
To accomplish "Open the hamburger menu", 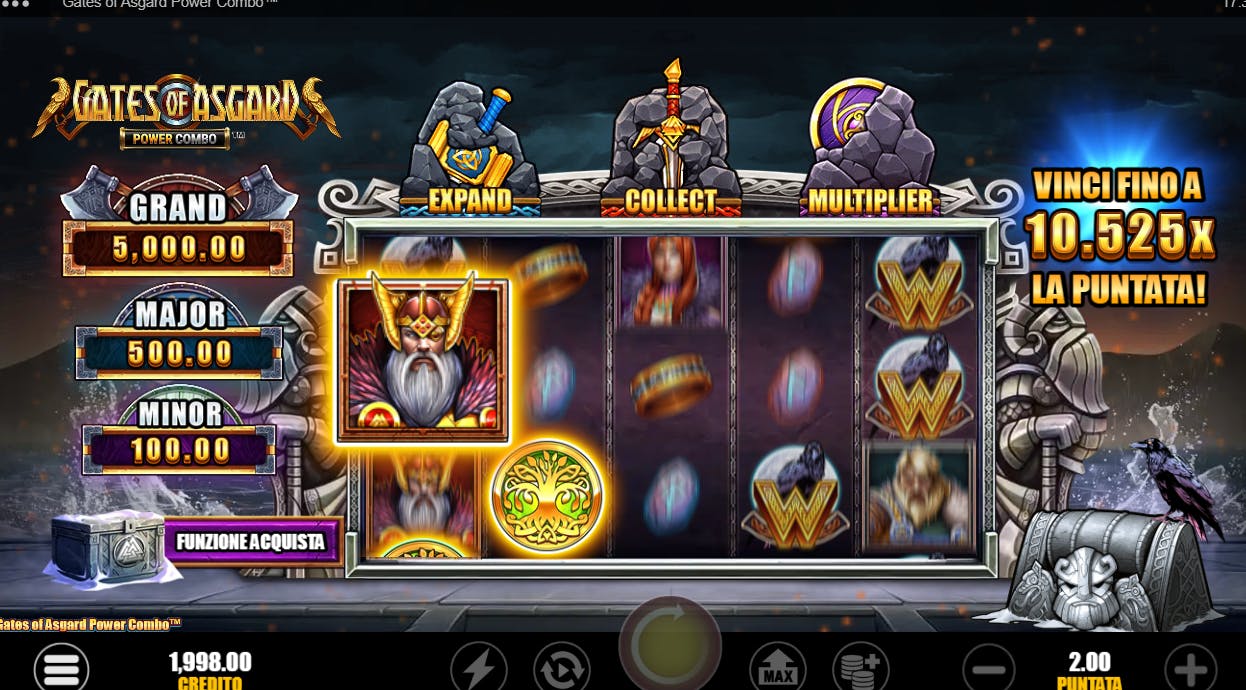I will point(61,667).
